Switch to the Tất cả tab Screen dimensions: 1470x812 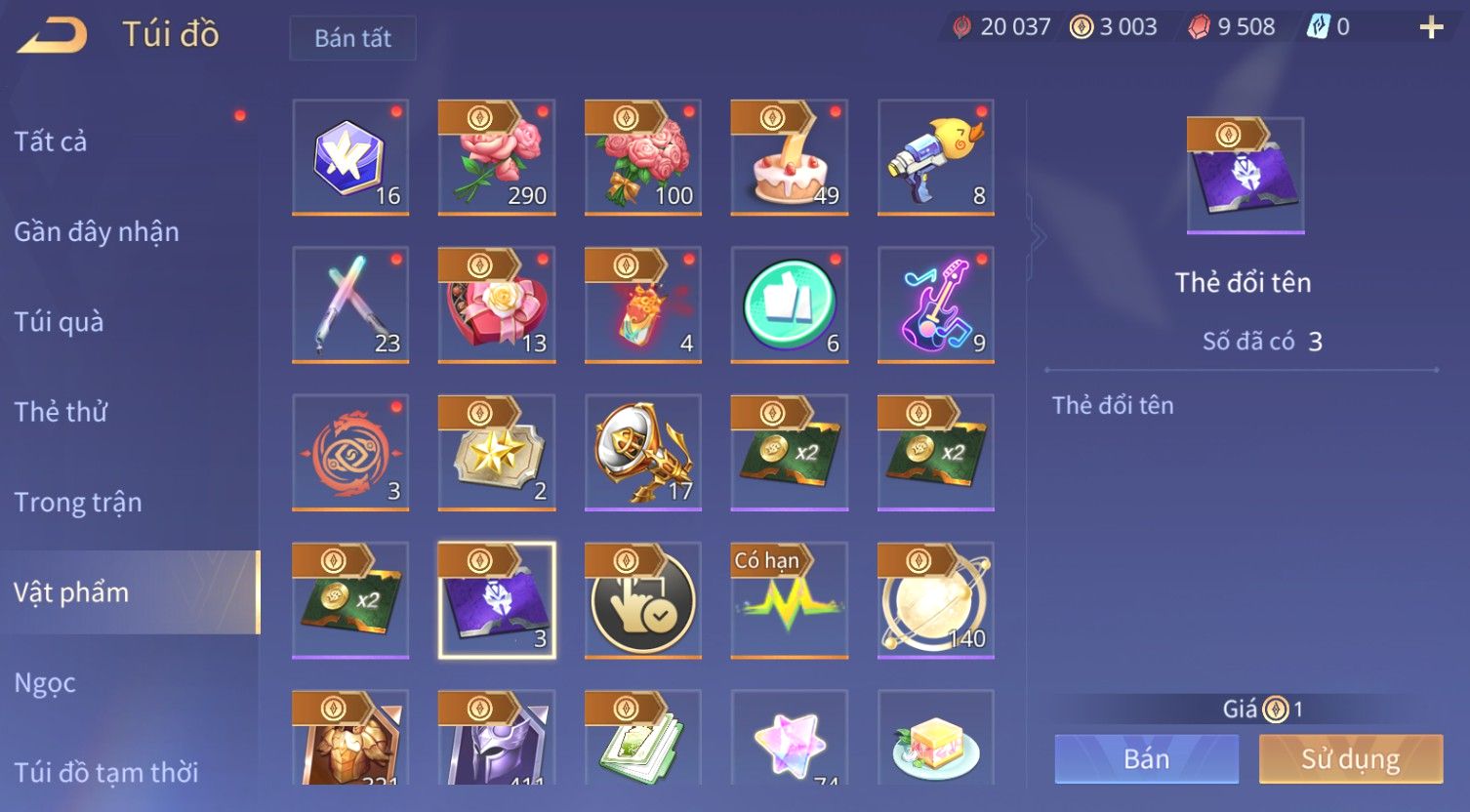click(51, 142)
